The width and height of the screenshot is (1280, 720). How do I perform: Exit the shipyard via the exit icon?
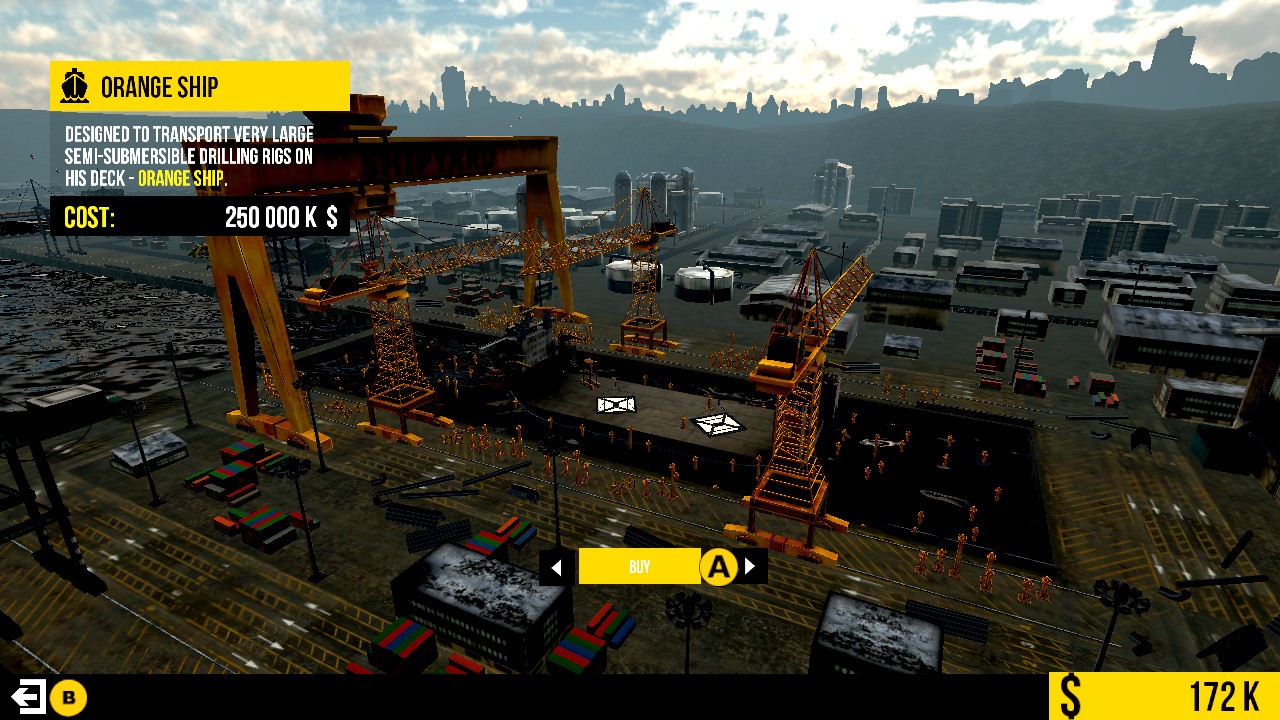(x=27, y=697)
